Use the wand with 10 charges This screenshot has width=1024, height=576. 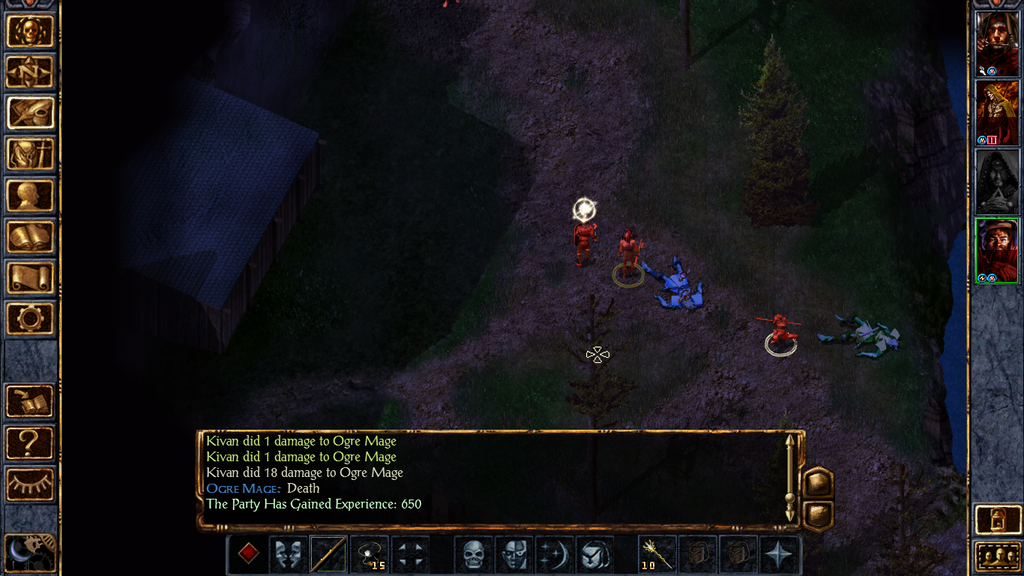pyautogui.click(x=657, y=555)
